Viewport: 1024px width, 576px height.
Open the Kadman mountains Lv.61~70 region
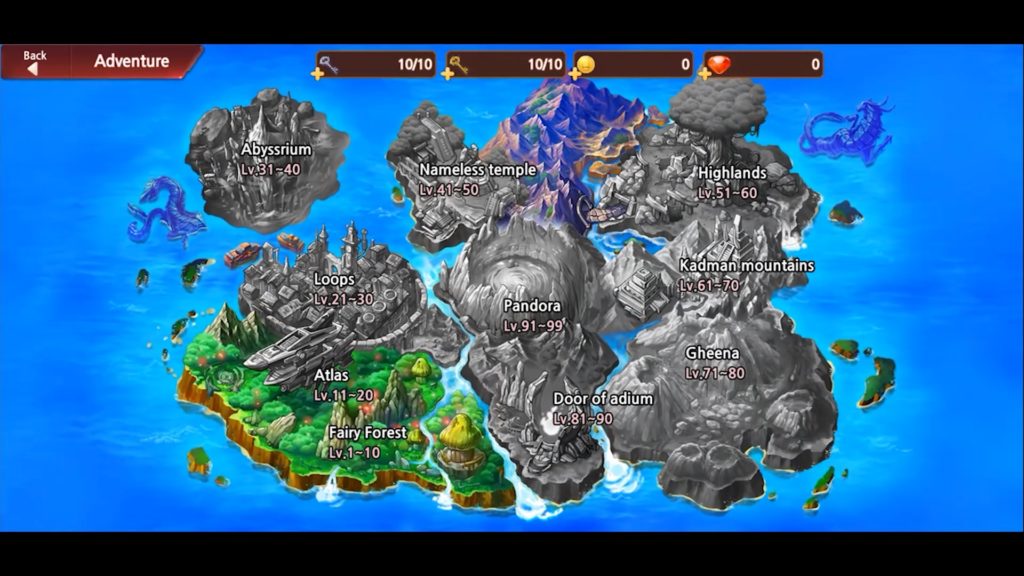click(745, 274)
